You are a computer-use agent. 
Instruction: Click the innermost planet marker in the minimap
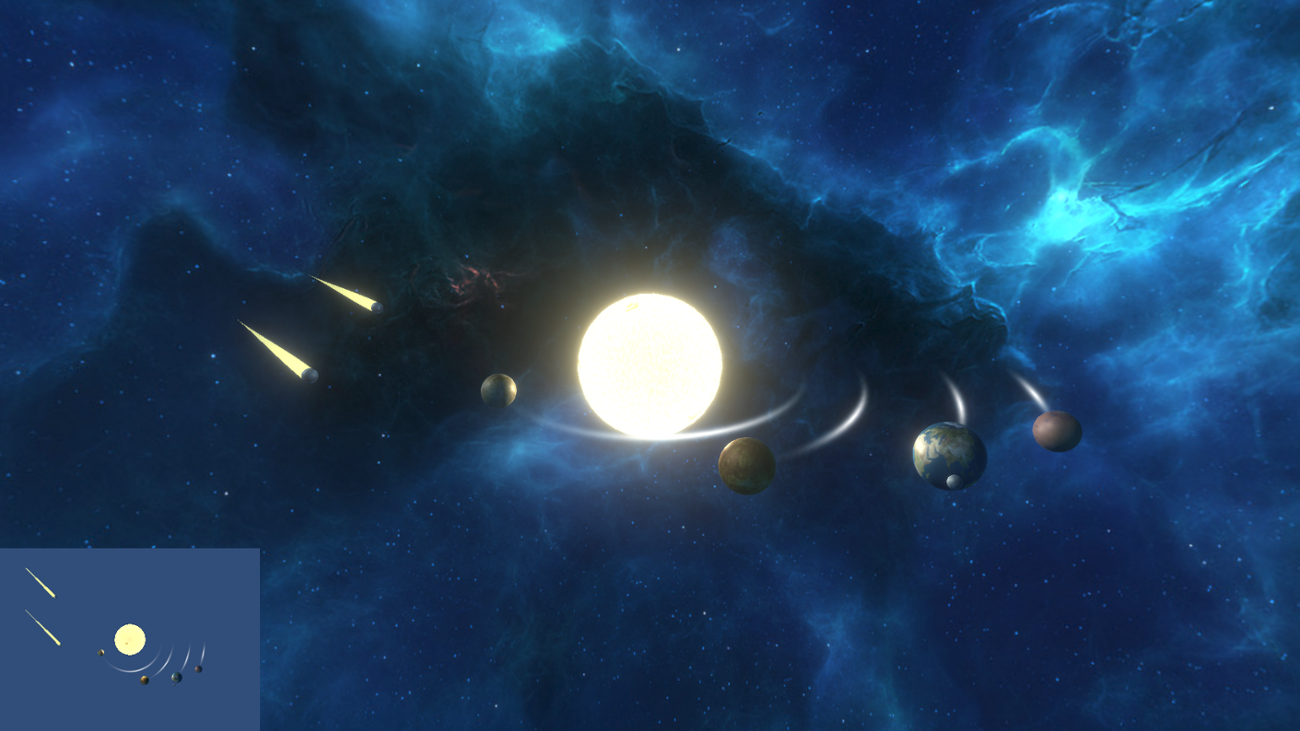pos(101,652)
